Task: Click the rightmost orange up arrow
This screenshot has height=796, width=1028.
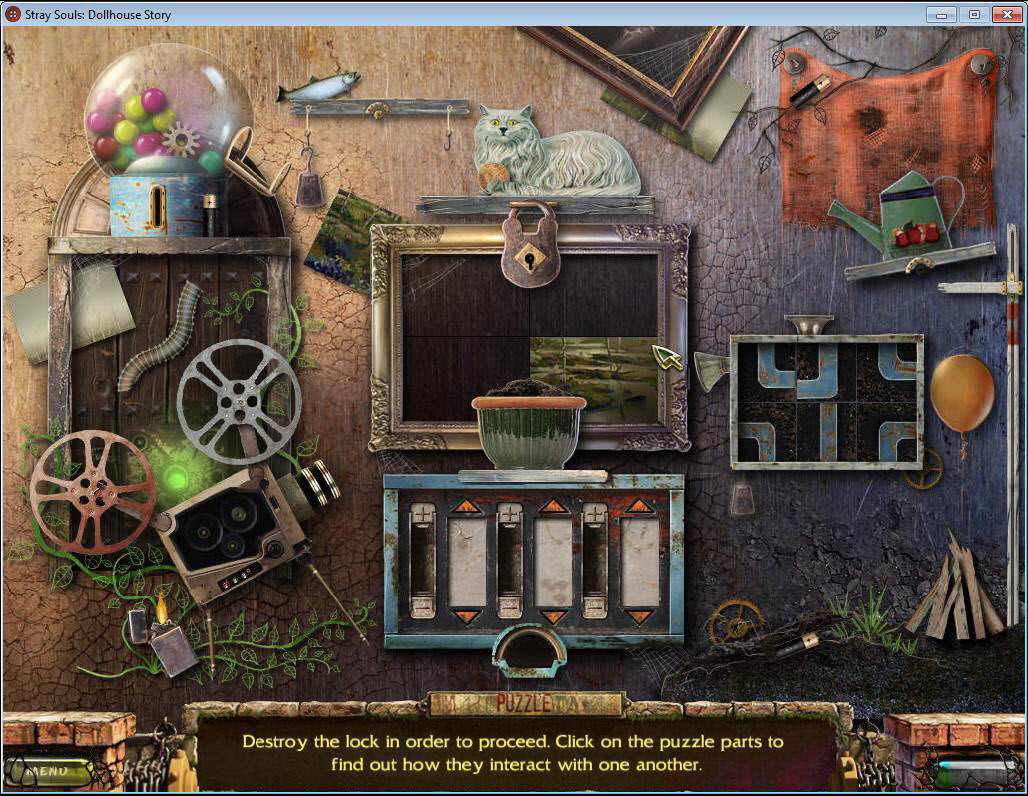Action: 639,507
